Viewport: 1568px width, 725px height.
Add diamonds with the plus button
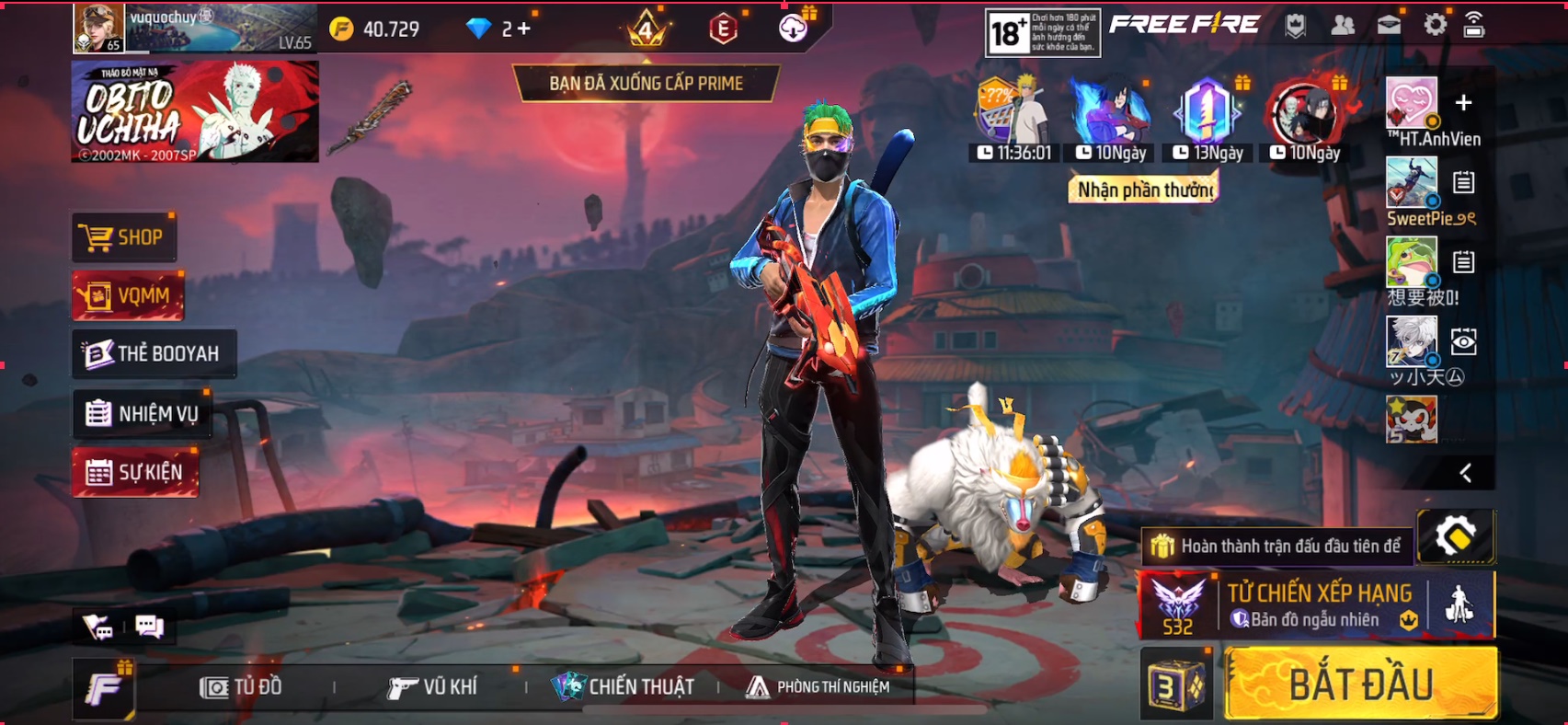click(x=524, y=29)
